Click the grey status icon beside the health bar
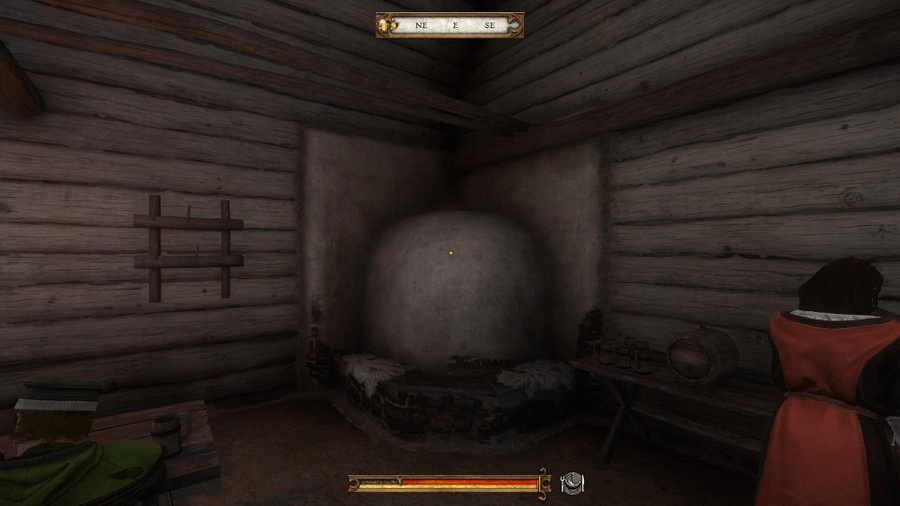This screenshot has height=506, width=900. point(572,483)
